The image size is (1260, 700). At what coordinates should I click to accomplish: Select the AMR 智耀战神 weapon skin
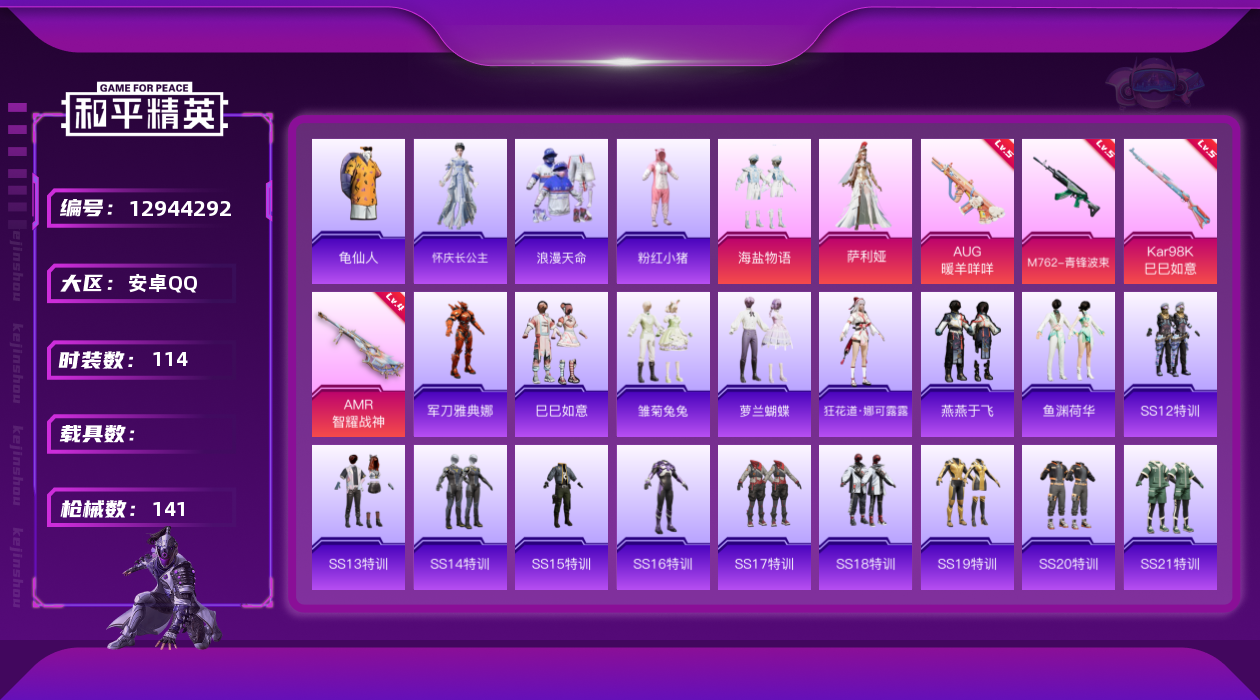pos(358,364)
